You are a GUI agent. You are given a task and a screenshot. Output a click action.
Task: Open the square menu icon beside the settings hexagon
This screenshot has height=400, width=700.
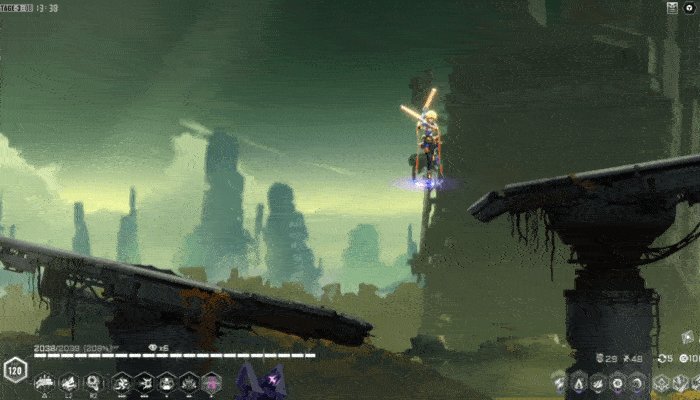(x=673, y=7)
